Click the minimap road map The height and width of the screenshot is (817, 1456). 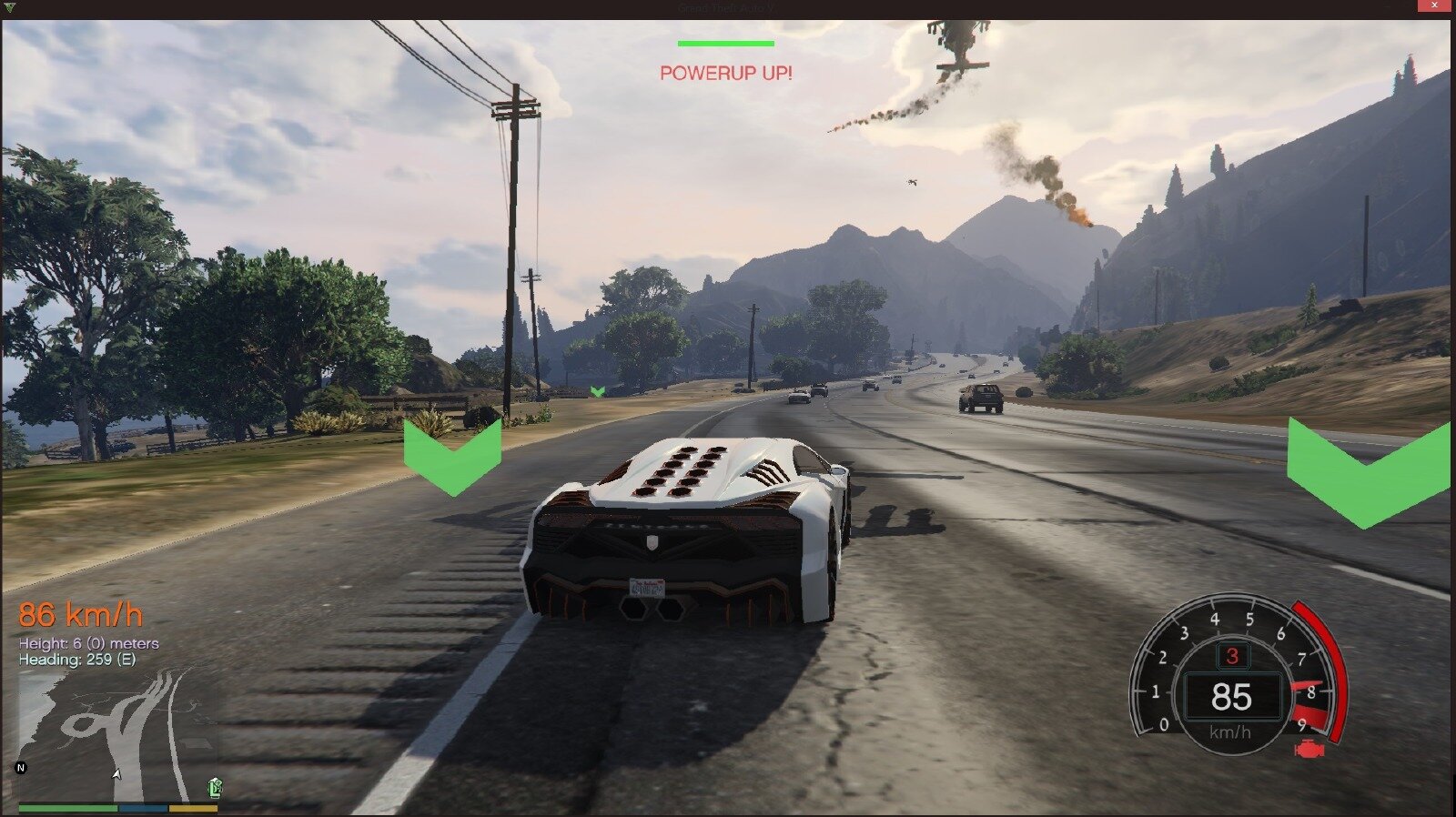coord(118,733)
